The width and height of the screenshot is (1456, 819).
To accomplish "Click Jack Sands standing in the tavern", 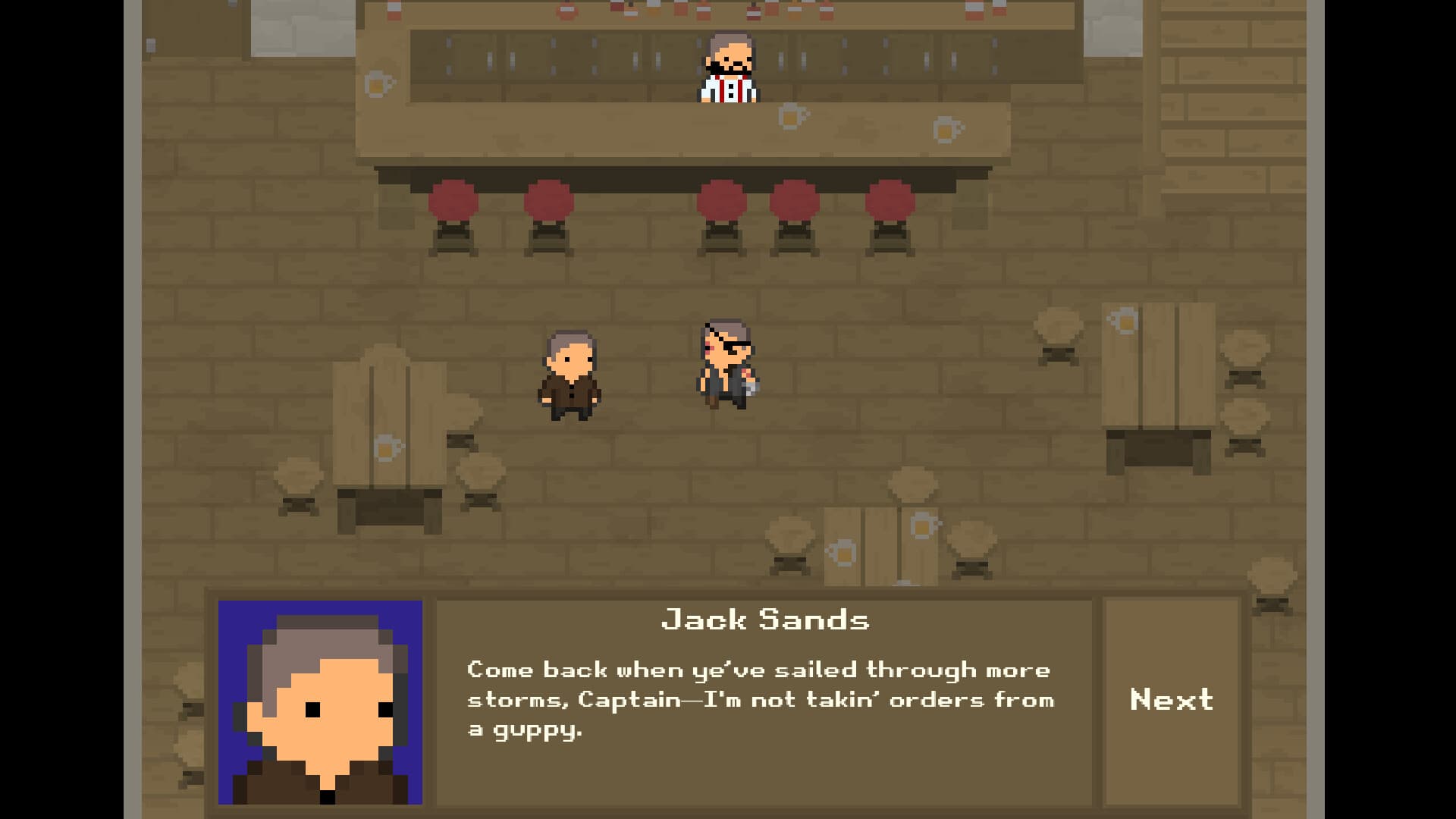I will click(570, 375).
